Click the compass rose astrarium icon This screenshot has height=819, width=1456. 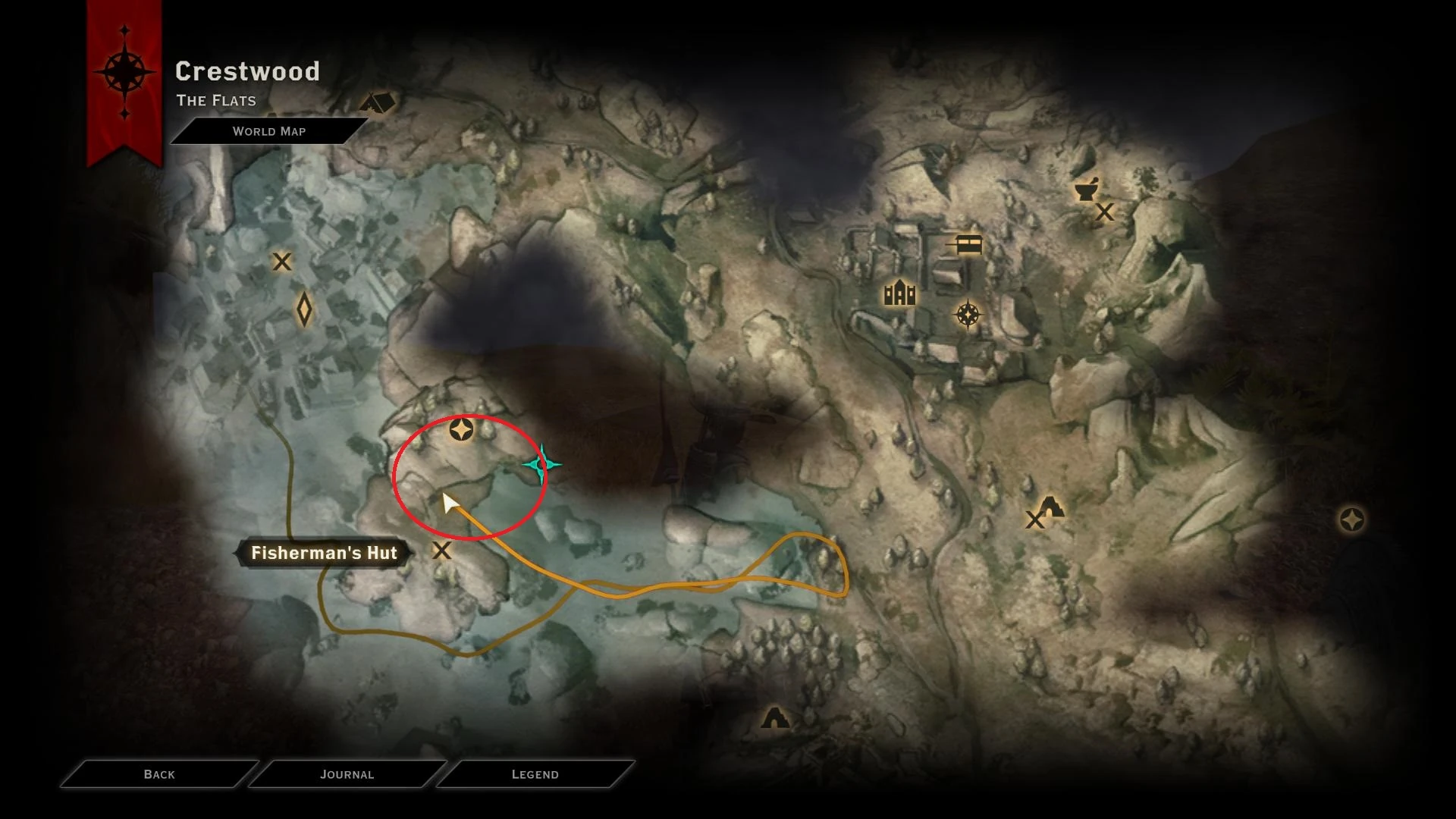[x=967, y=312]
